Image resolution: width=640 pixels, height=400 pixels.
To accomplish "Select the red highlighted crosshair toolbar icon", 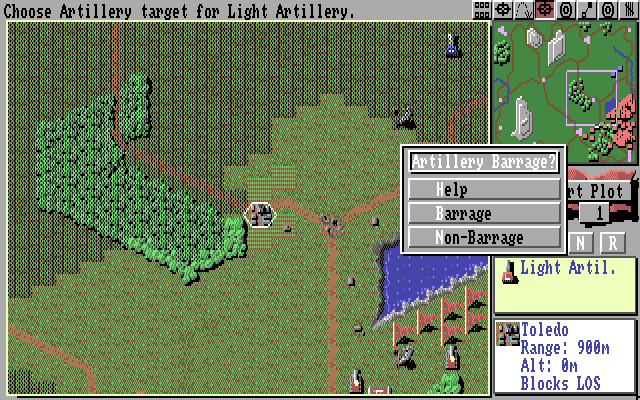I will pyautogui.click(x=545, y=10).
